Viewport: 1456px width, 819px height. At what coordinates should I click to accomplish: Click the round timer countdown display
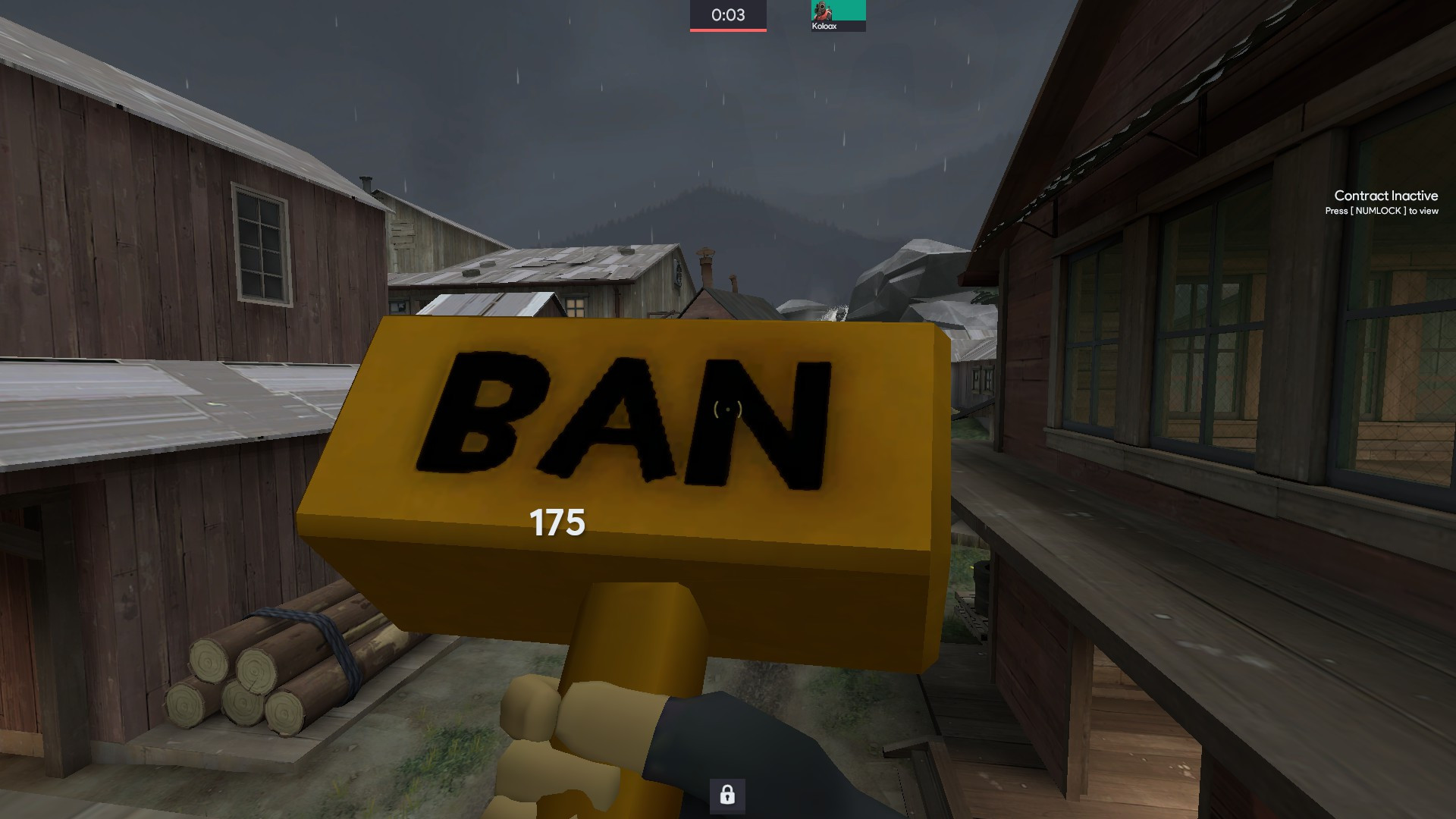tap(726, 13)
